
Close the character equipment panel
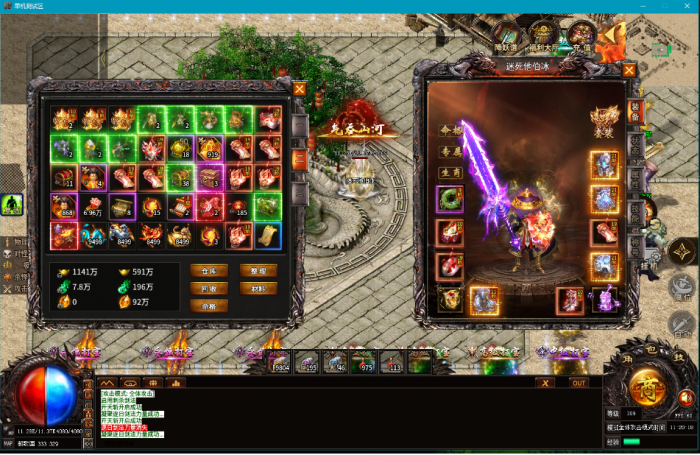tap(629, 70)
